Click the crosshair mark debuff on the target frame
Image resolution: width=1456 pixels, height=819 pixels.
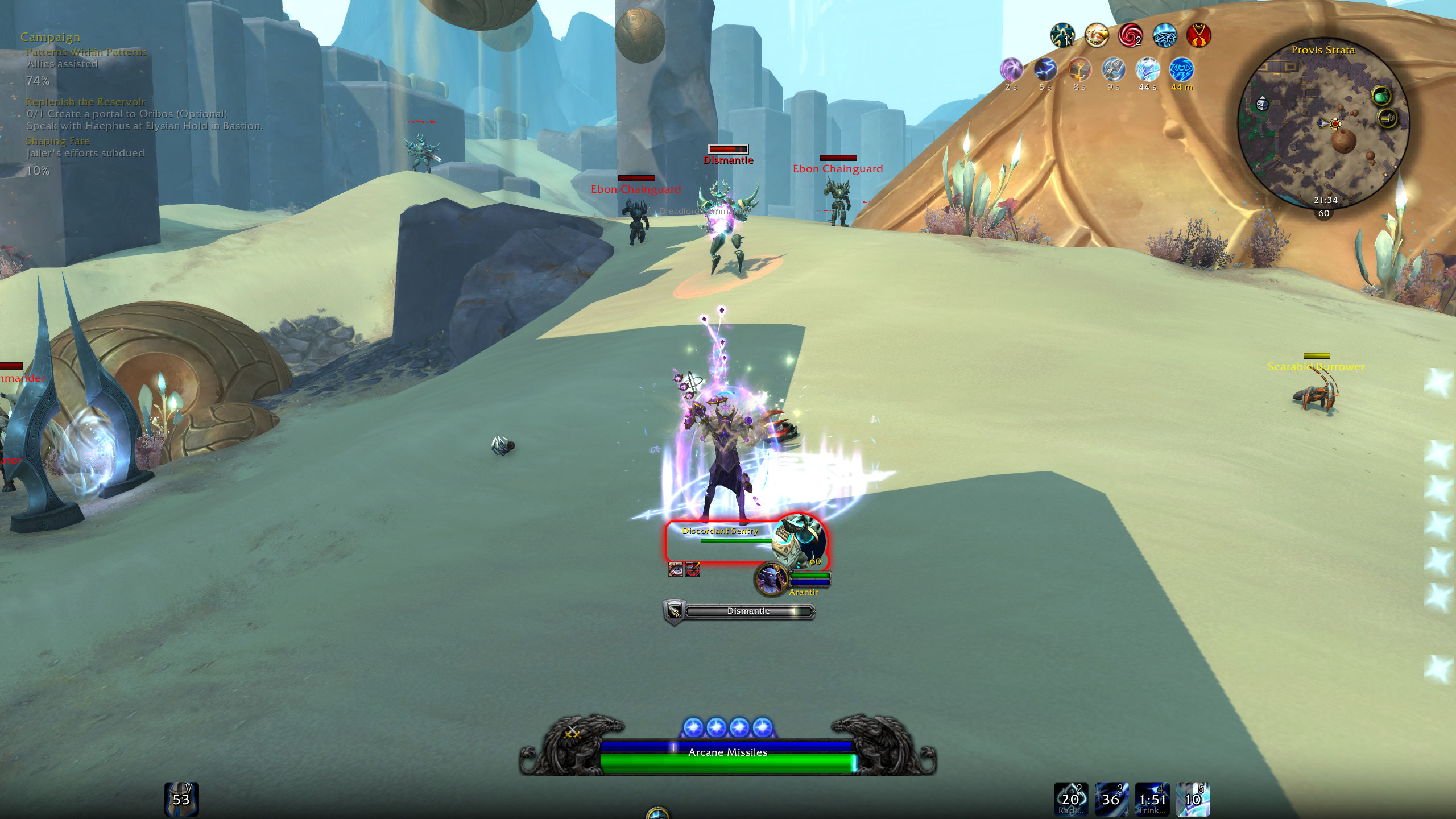693,569
